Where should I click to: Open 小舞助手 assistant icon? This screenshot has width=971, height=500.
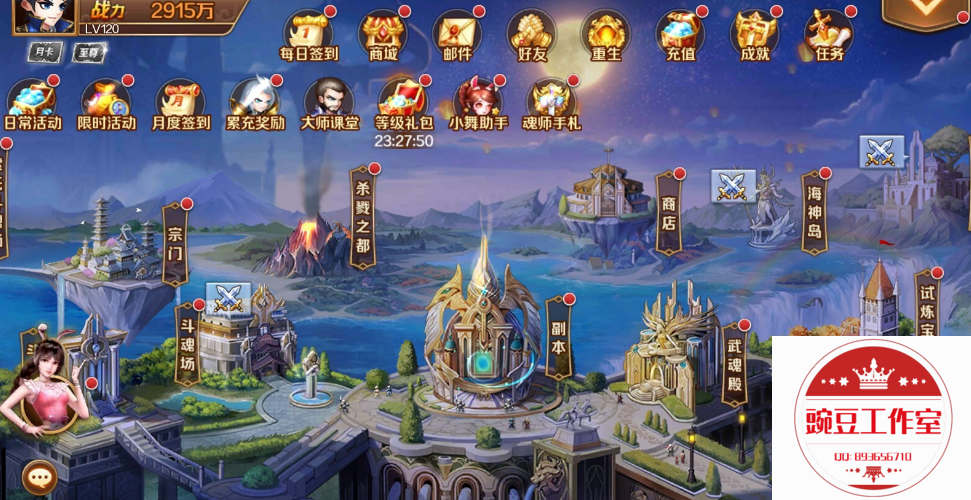click(477, 103)
